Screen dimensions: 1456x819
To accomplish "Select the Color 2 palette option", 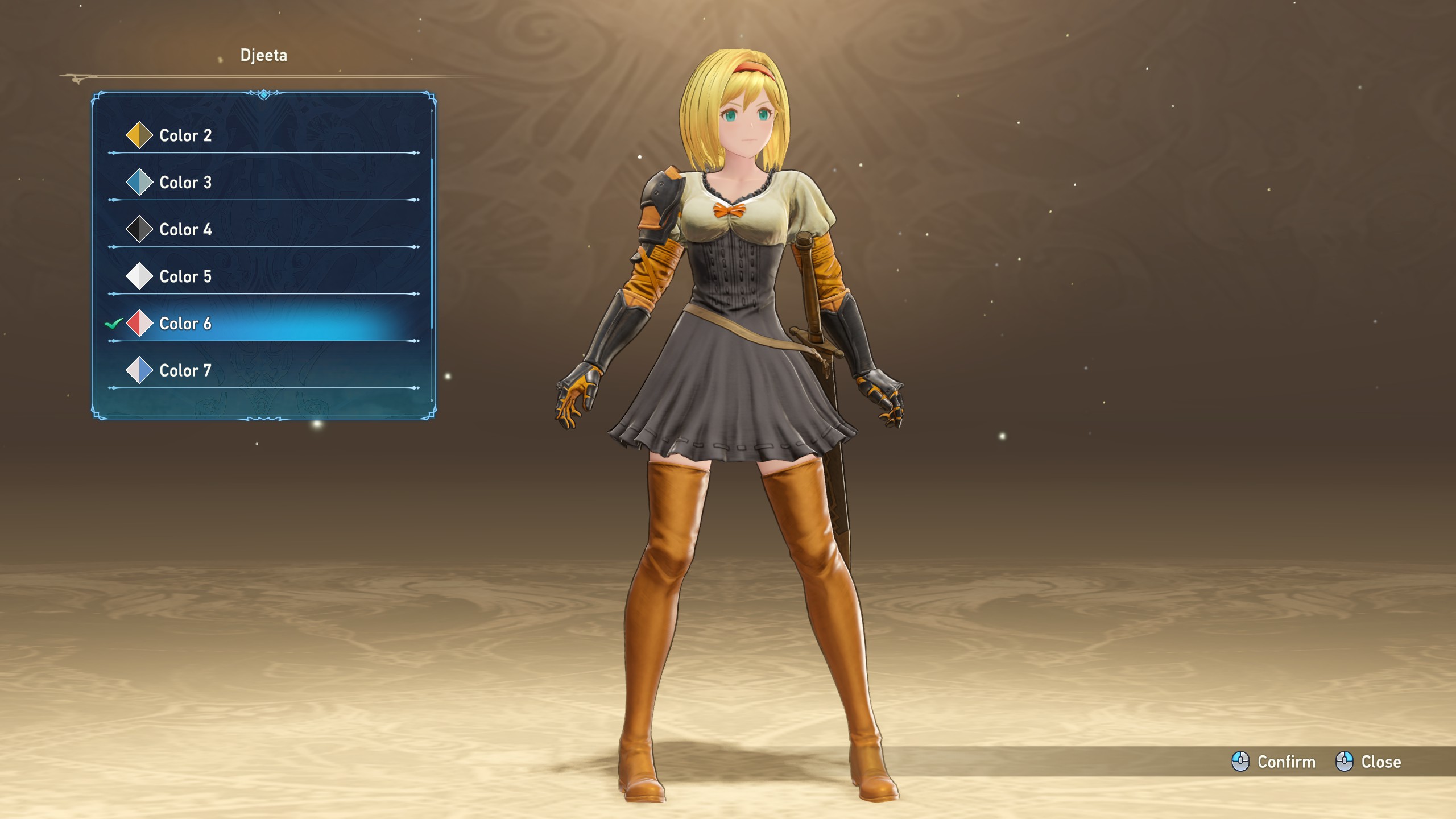I will (x=185, y=135).
